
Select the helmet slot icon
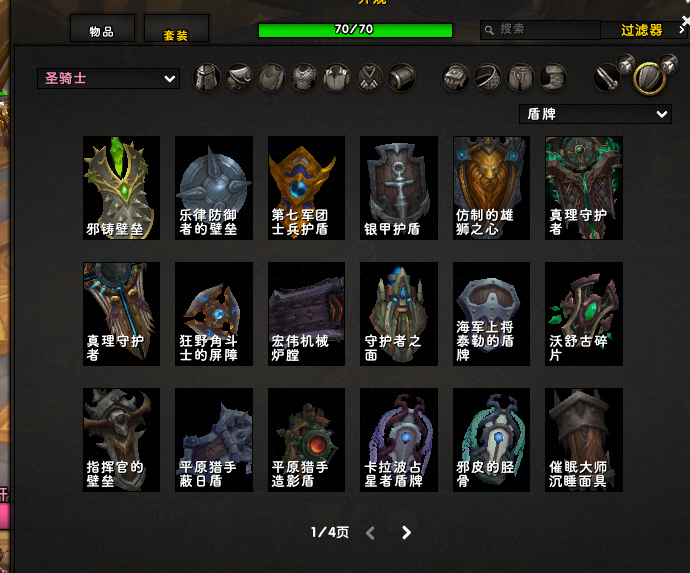206,77
